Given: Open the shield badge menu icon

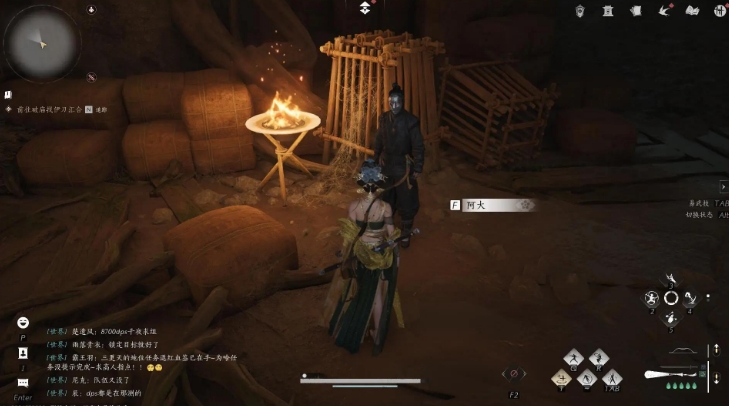Looking at the screenshot, I should (579, 10).
